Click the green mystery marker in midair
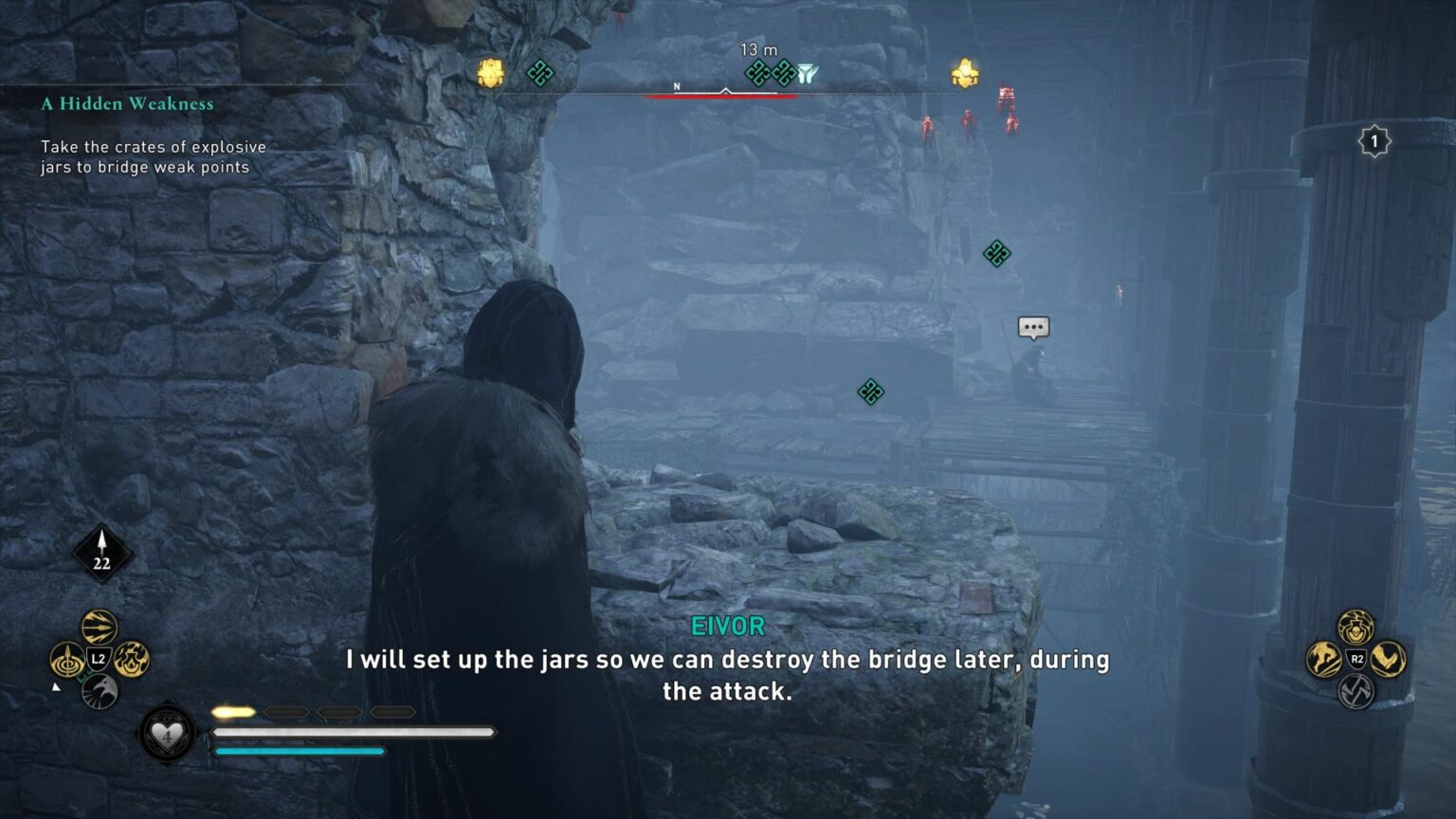 tap(998, 253)
